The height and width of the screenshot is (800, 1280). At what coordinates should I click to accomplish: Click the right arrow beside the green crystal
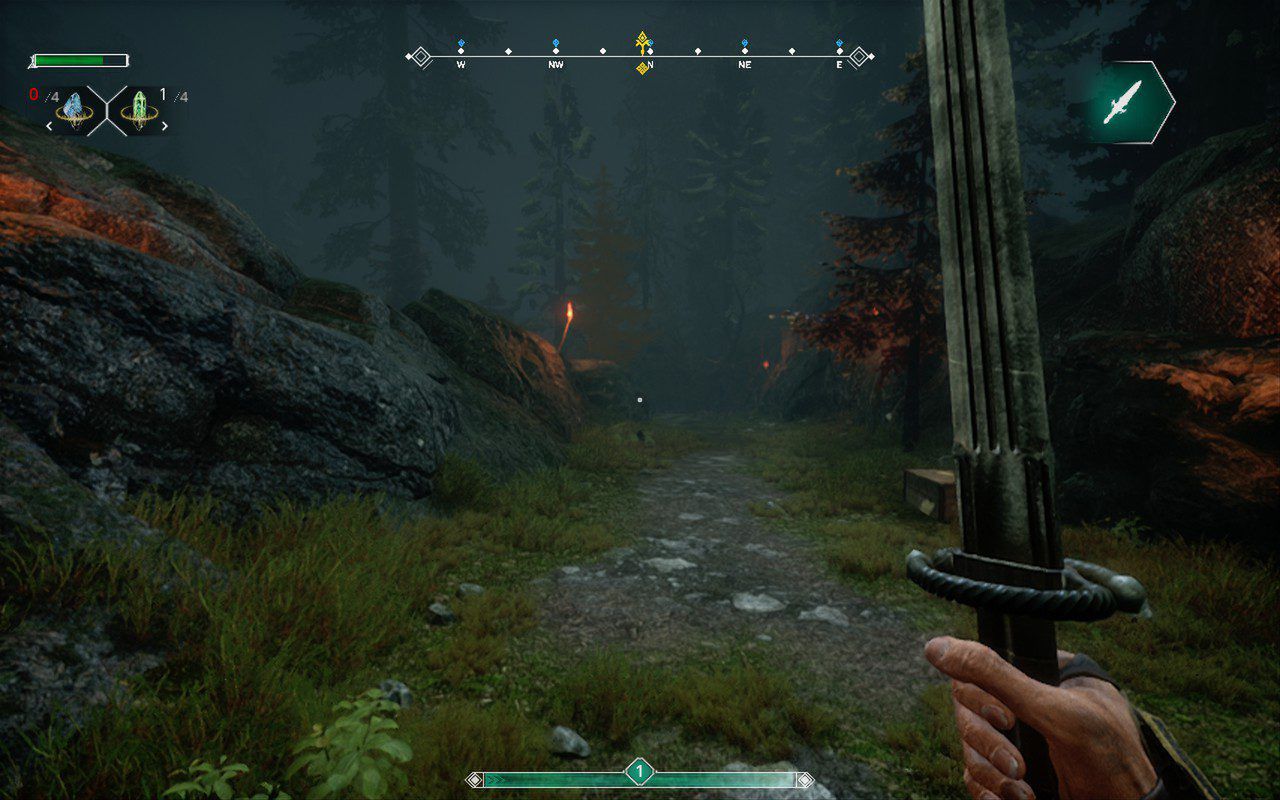pyautogui.click(x=165, y=127)
